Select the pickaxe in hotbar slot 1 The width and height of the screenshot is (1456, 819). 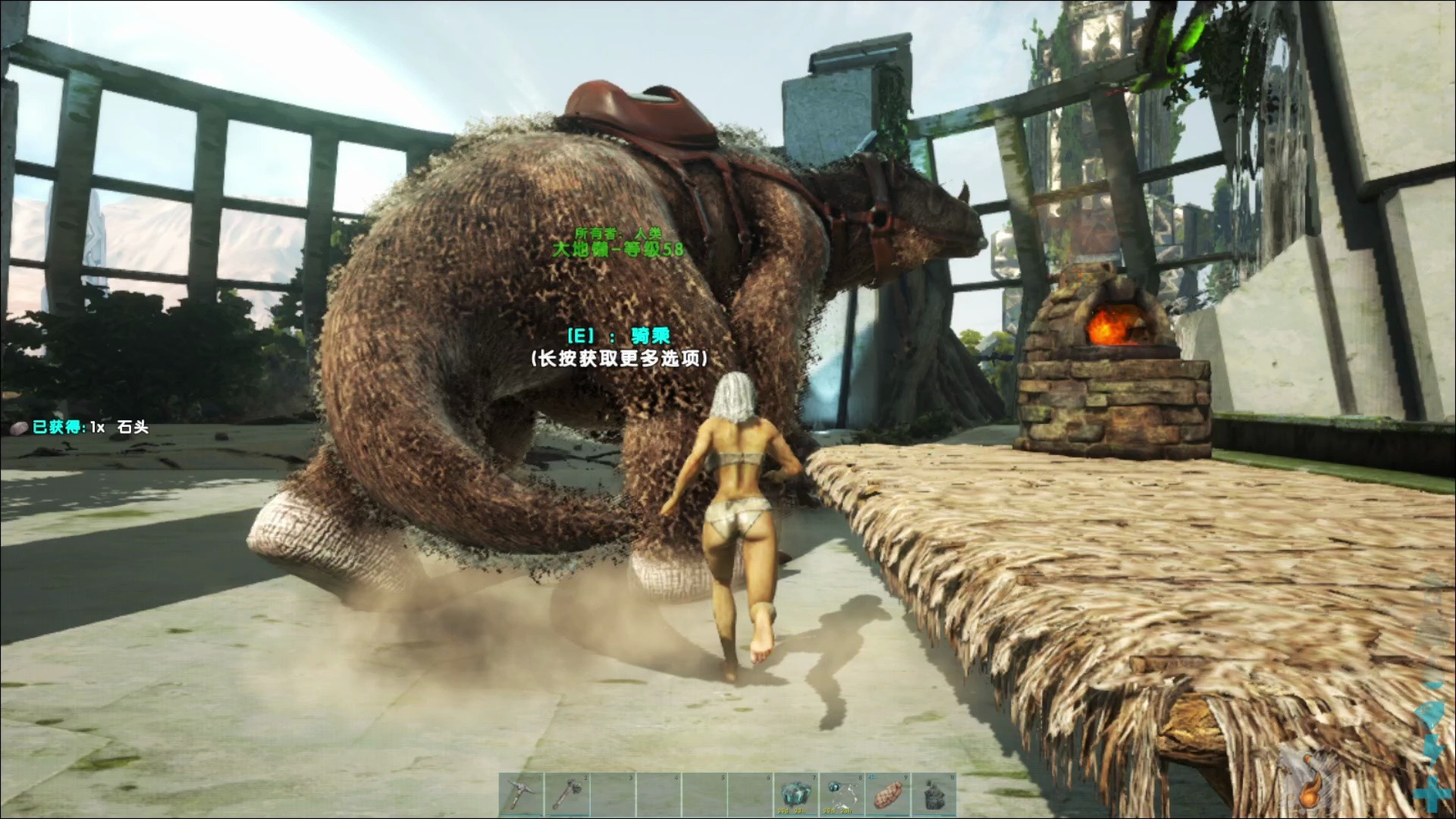522,795
